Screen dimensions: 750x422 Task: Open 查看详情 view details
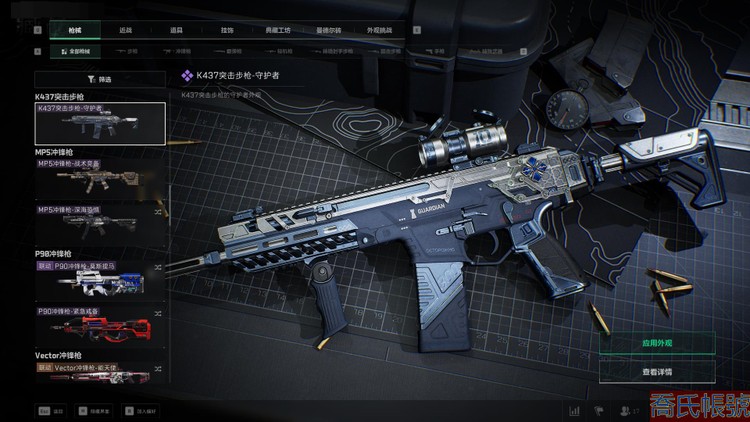coord(657,371)
